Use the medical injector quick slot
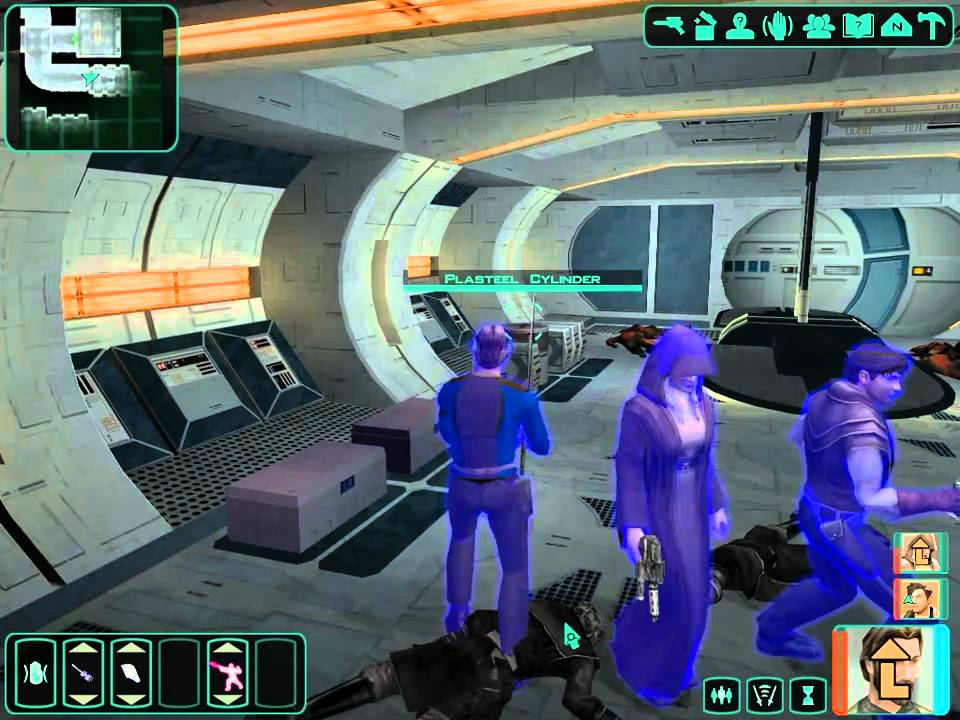Screen dimensions: 960x720 83,673
